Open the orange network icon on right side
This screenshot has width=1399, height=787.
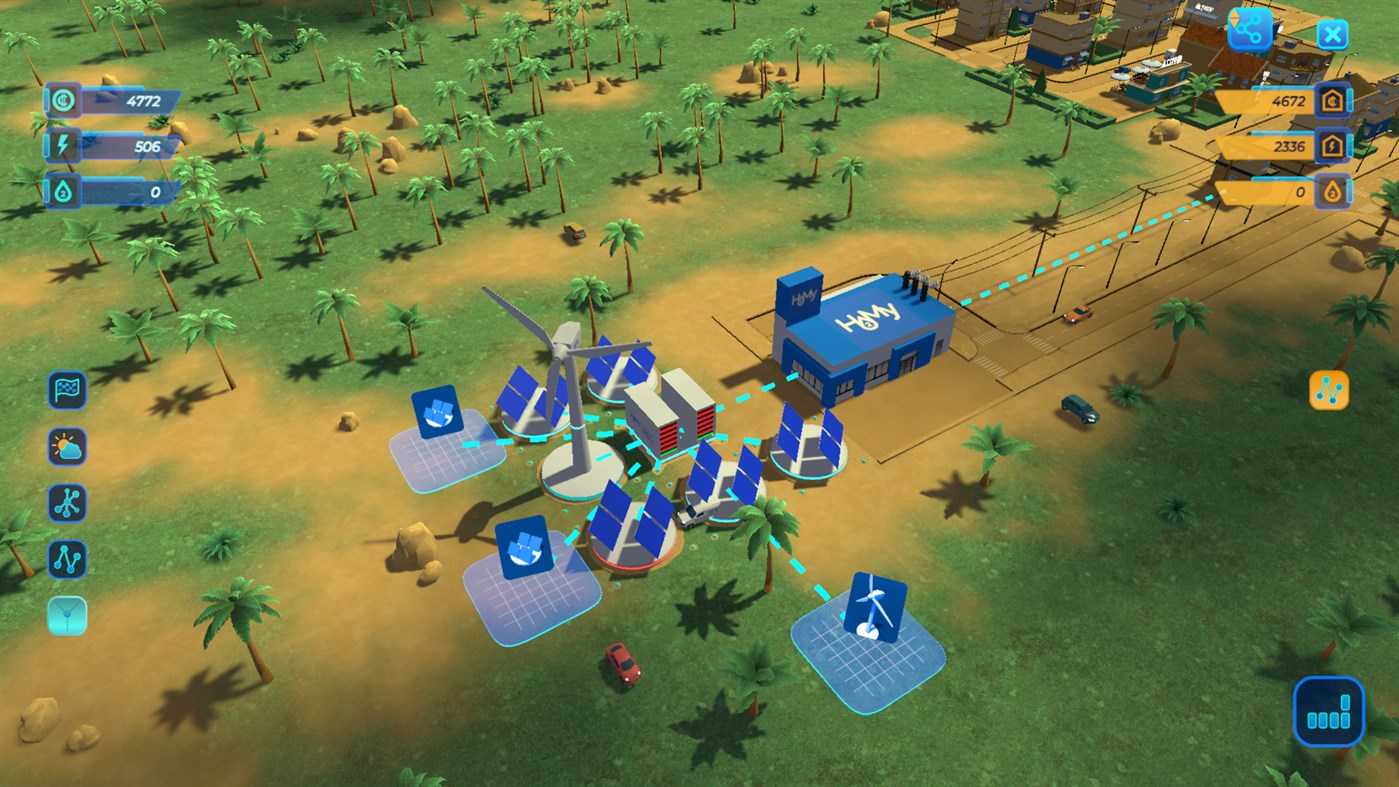point(1329,390)
